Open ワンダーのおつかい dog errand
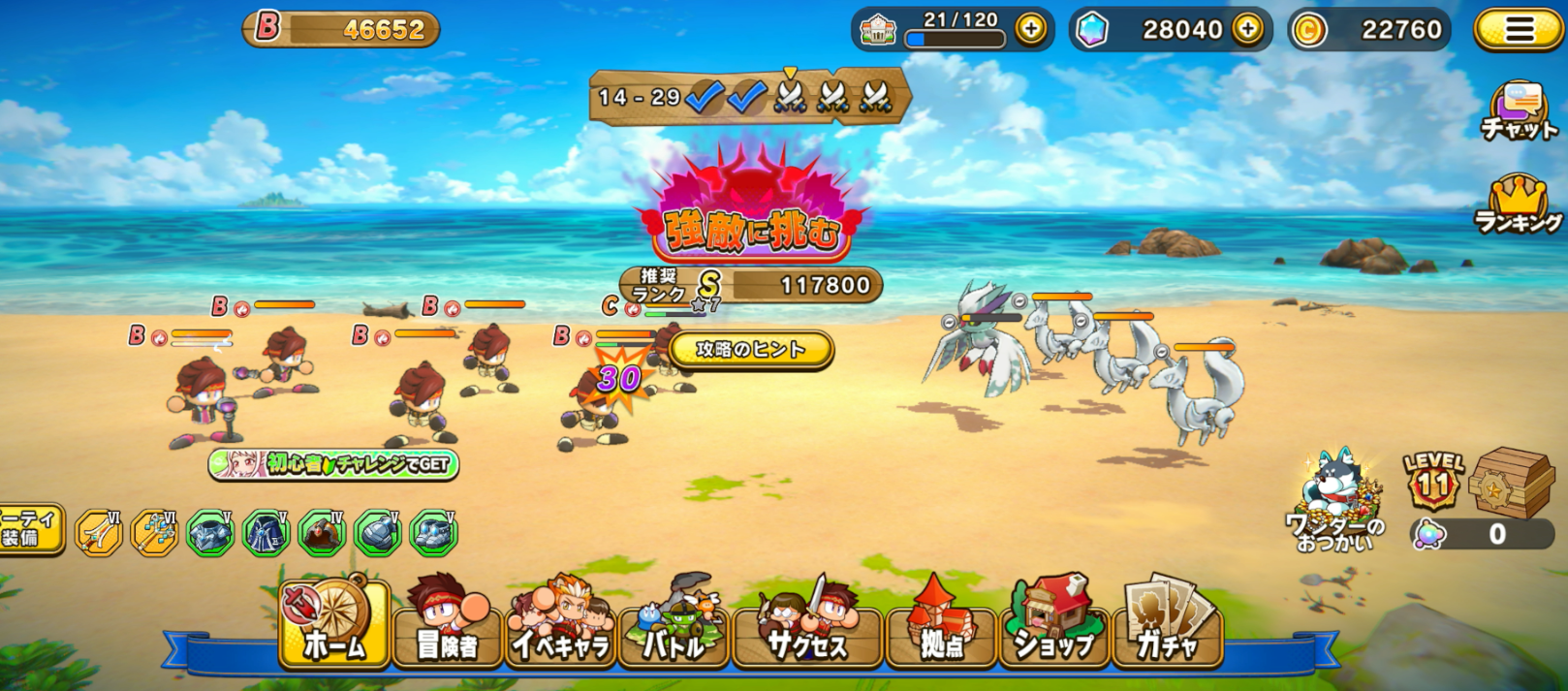 [1335, 501]
